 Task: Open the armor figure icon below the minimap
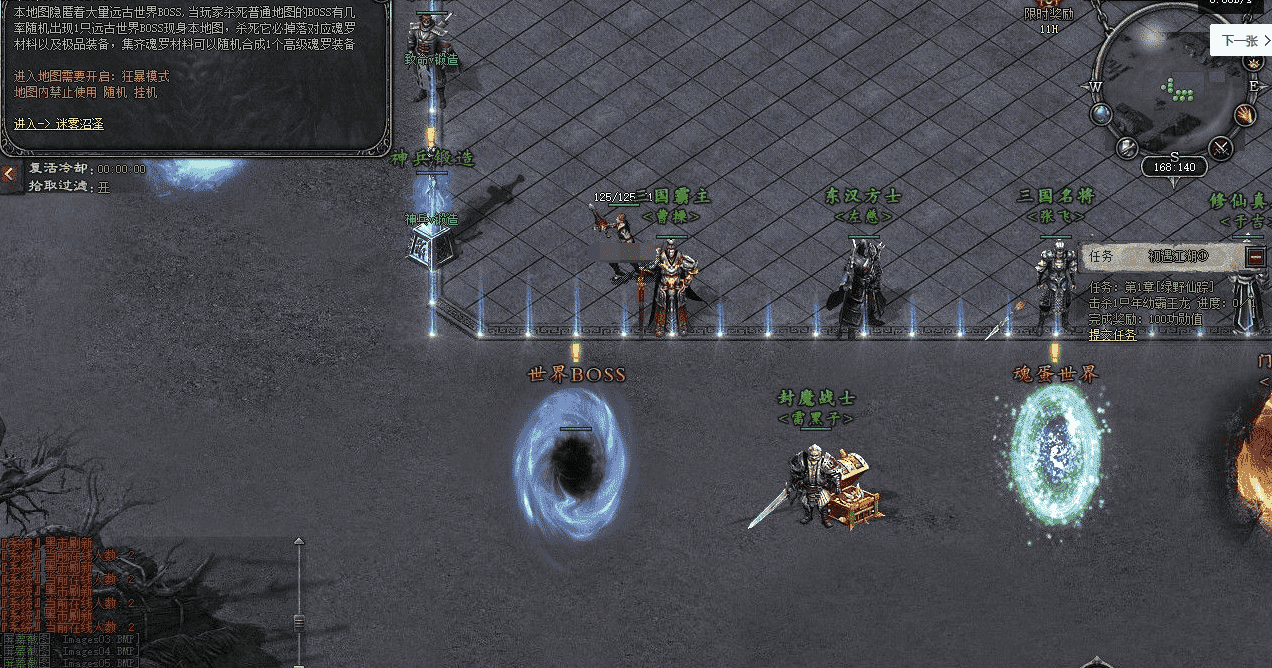pyautogui.click(x=1128, y=148)
